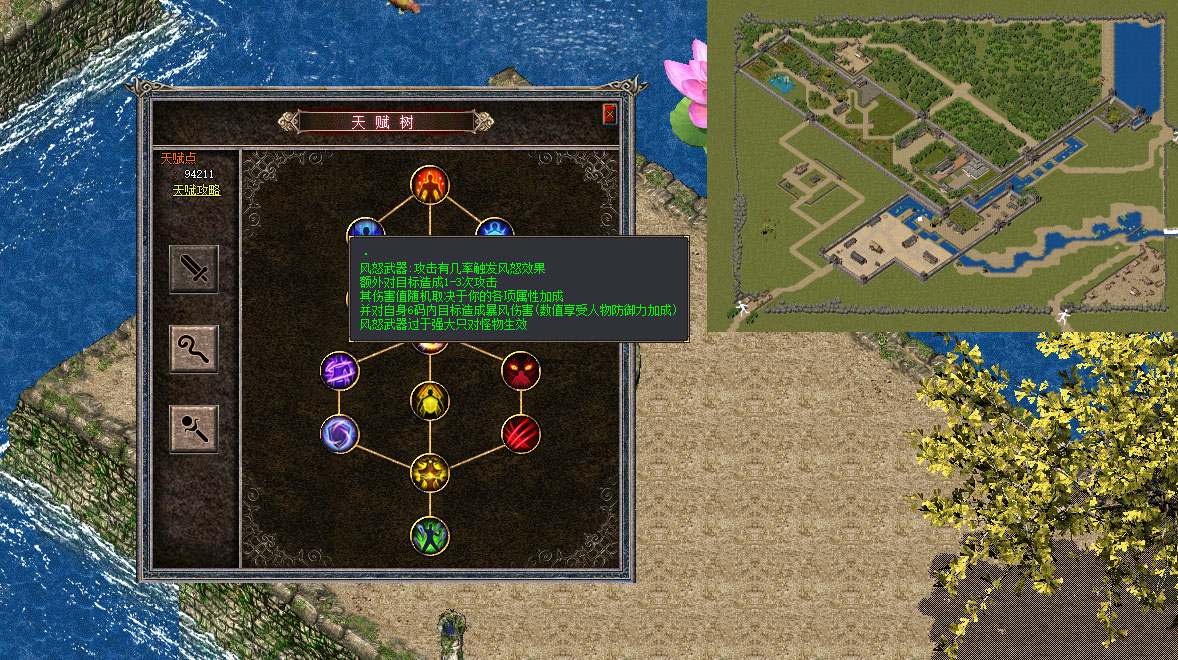Choose the blue swirling vortex talent
Image resolution: width=1178 pixels, height=660 pixels.
coord(339,434)
